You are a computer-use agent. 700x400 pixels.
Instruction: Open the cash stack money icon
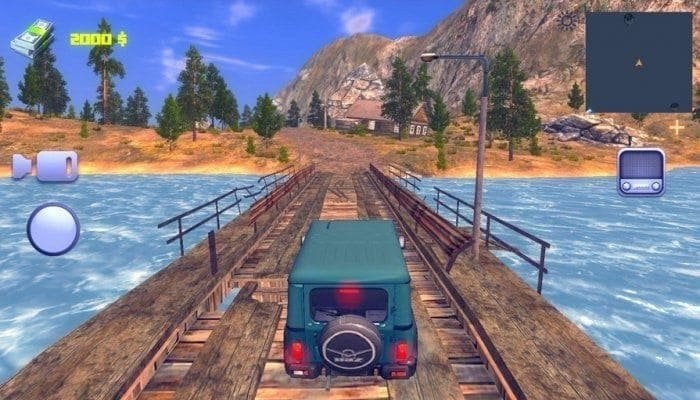tap(32, 39)
